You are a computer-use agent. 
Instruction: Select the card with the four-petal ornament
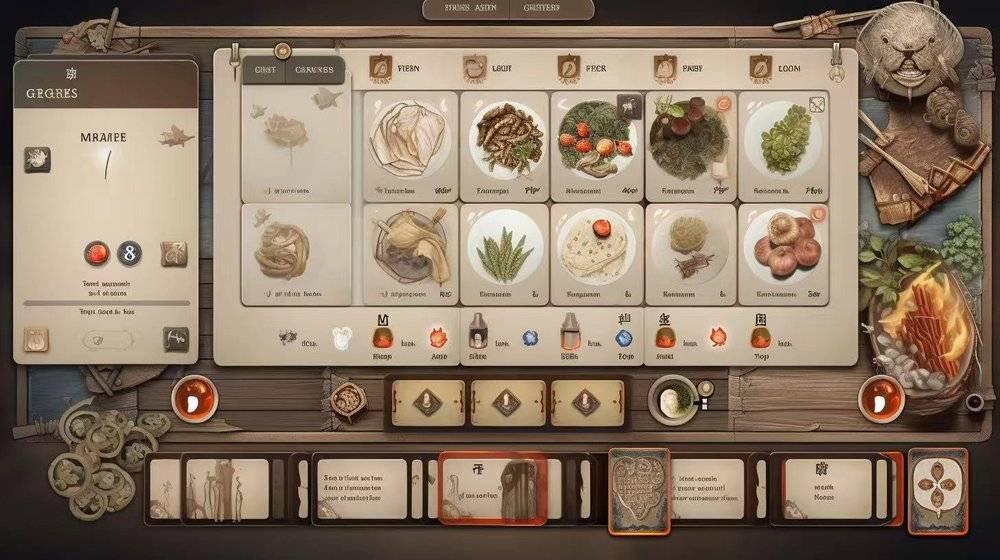coord(938,490)
